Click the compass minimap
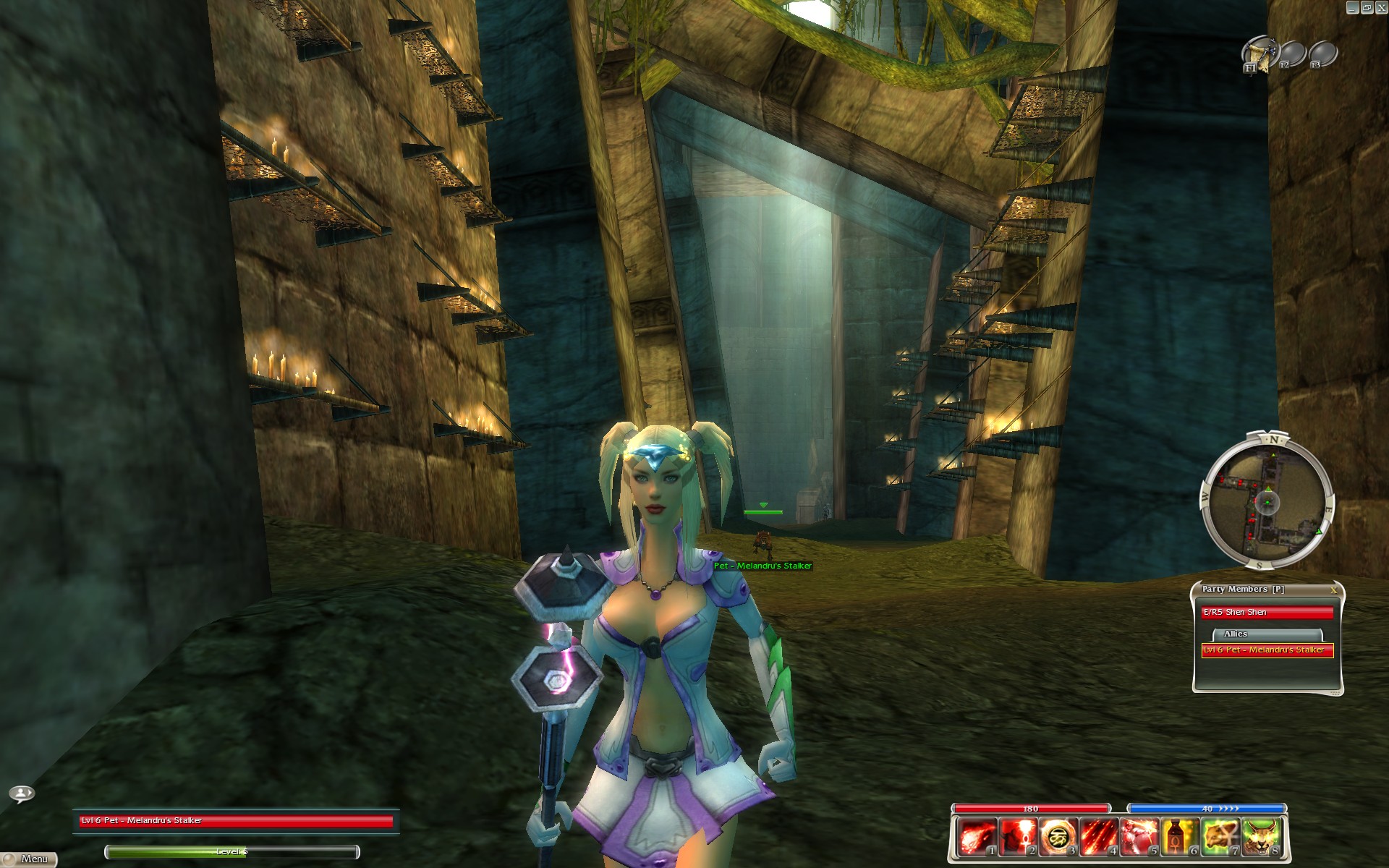Screen dimensions: 1389x868 tap(1267, 501)
